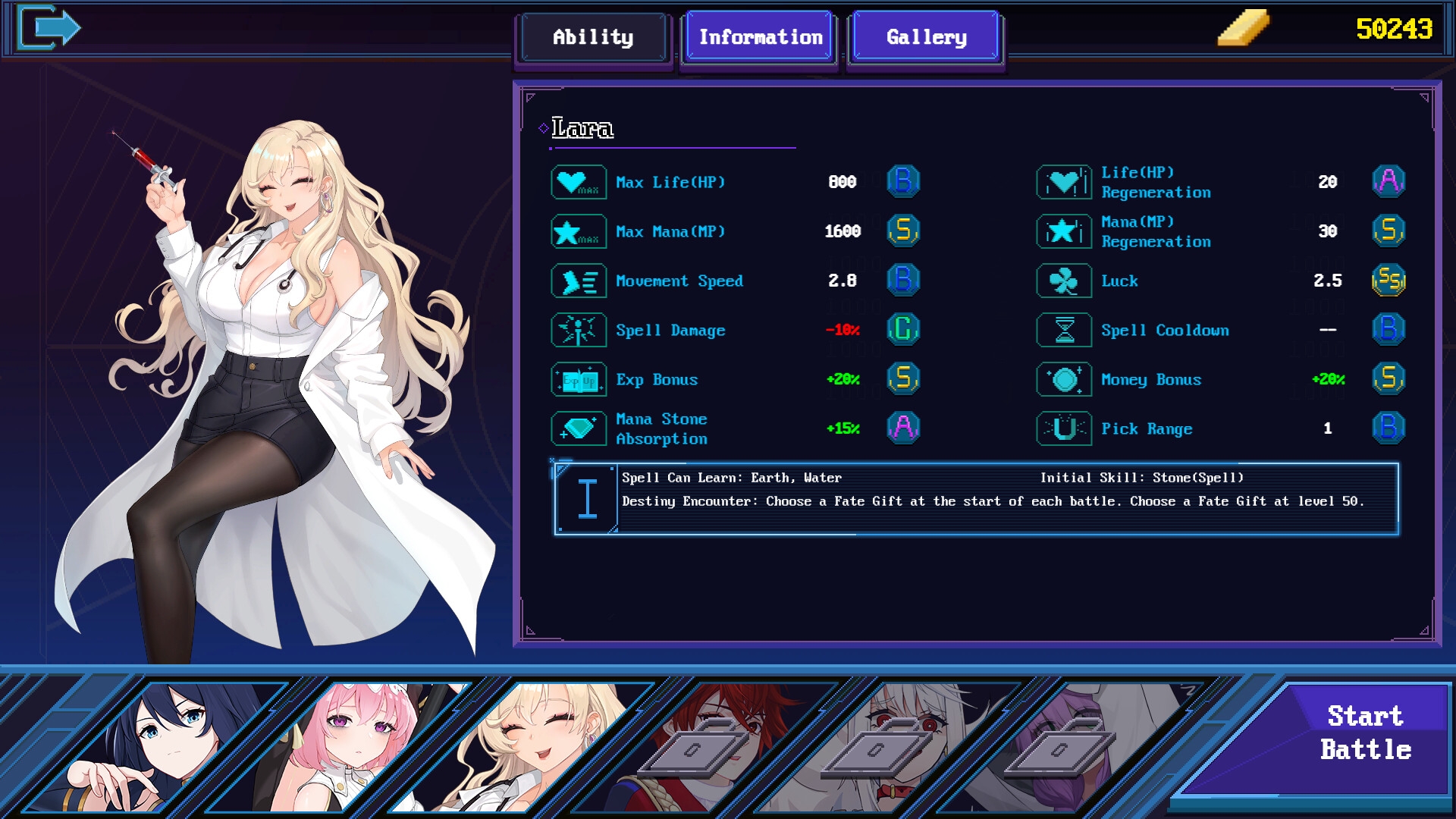Click the exit arrow in the top-left corner

pos(50,27)
